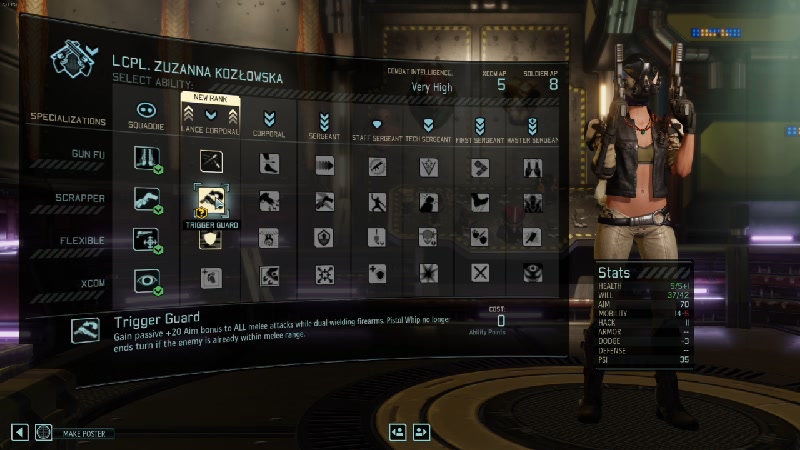Choose the Gun Fu Corporal ability icon
Screen dimensions: 800x450
tap(269, 164)
